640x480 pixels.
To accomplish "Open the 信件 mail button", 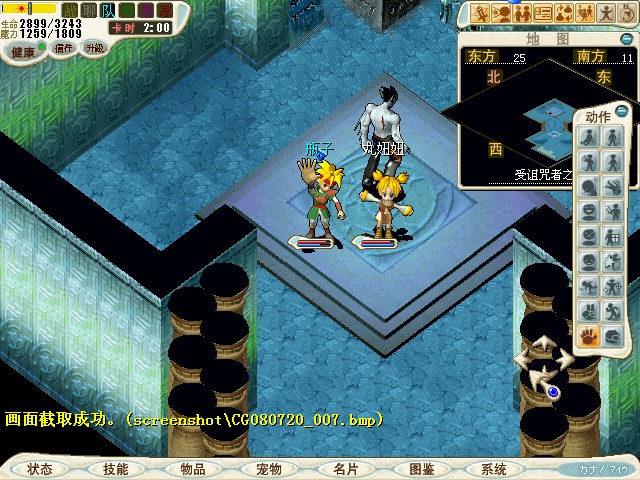I will (64, 47).
